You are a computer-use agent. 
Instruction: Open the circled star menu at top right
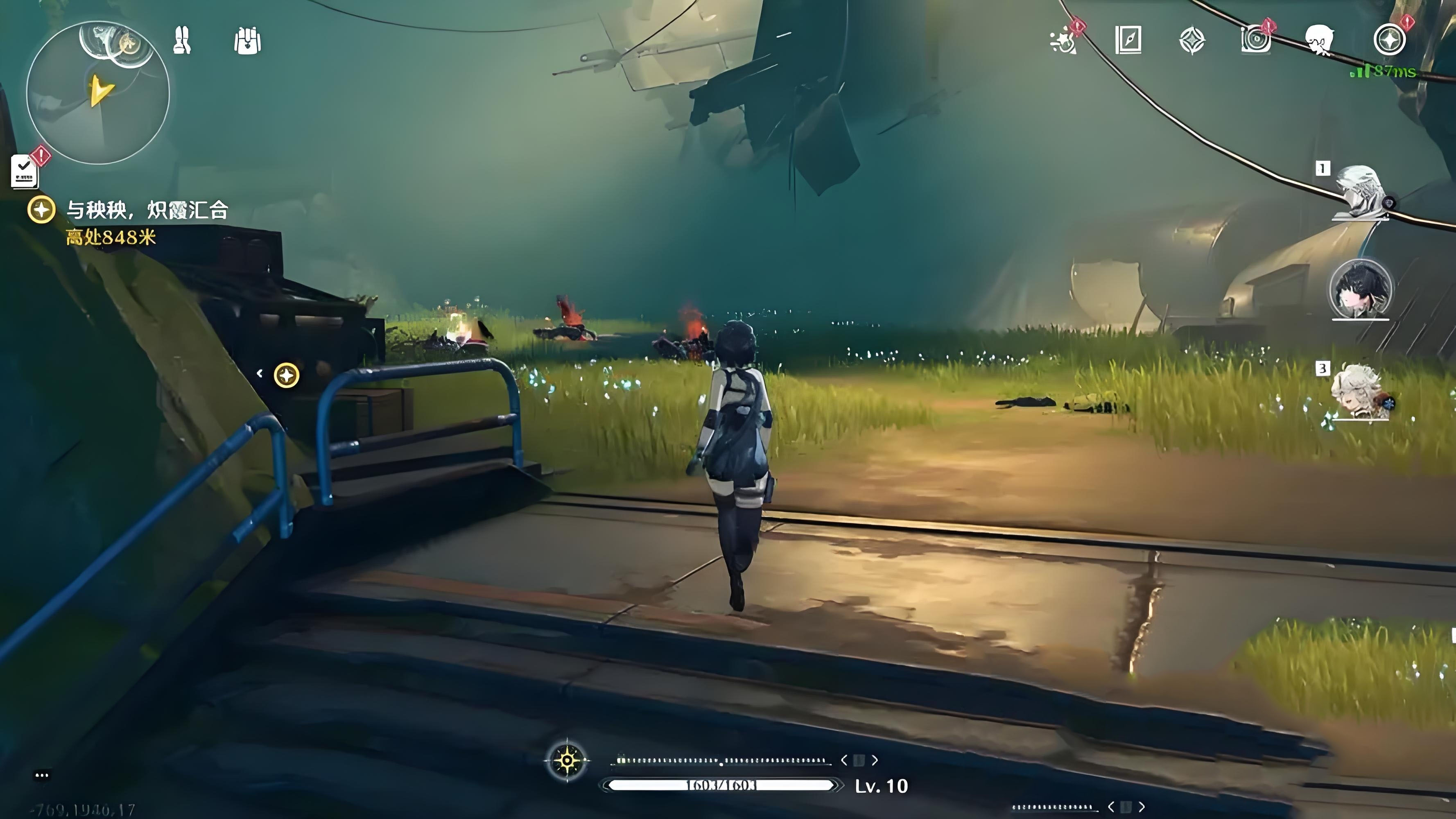(x=1389, y=40)
